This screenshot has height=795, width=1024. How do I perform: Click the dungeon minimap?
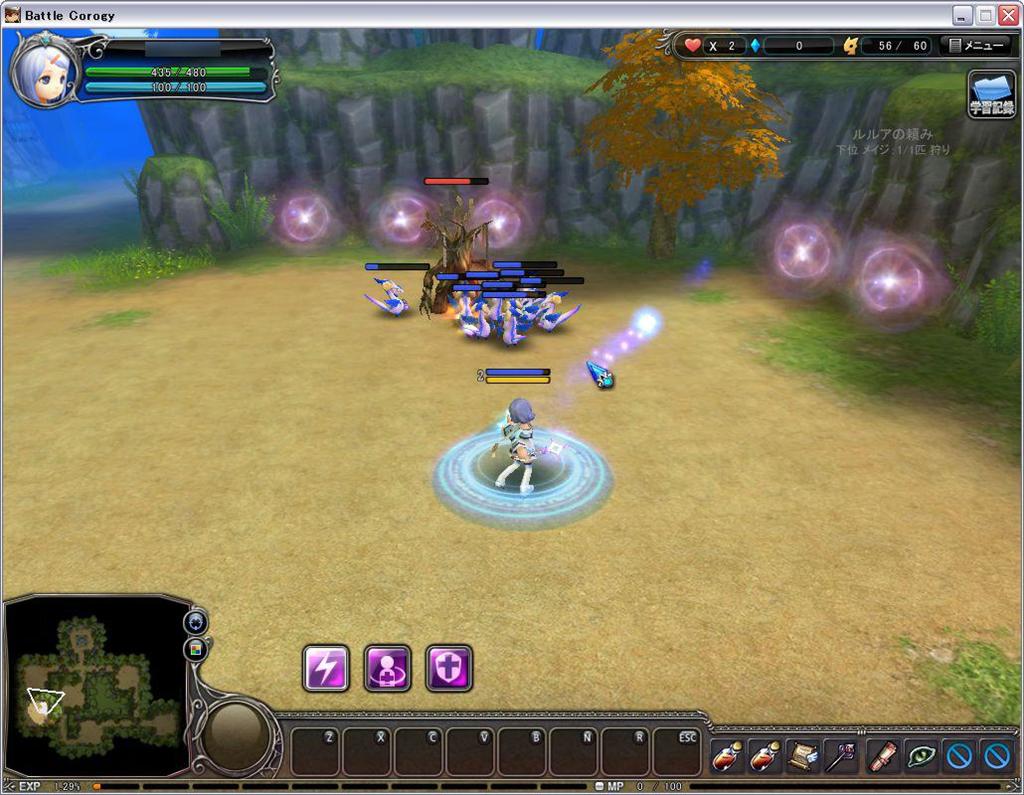95,685
